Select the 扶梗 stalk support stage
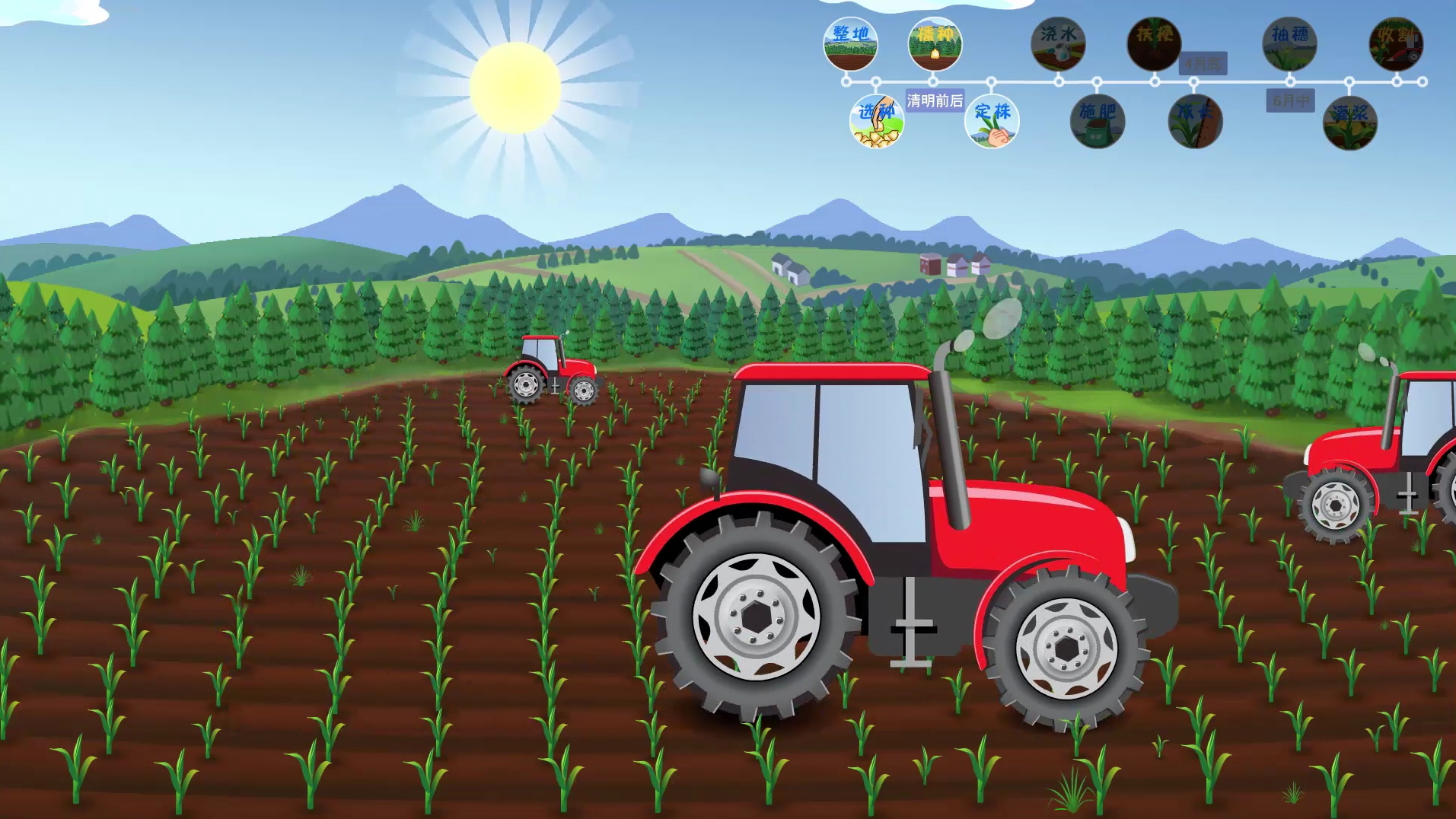Screen dimensions: 1456x819 pos(1154,44)
